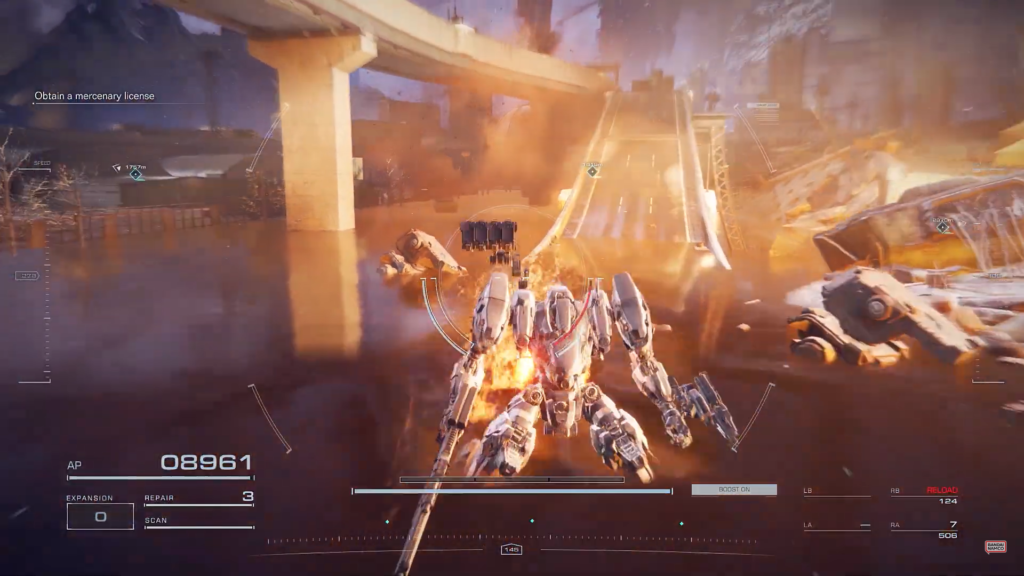The image size is (1024, 576).
Task: Click the compass heading indicator showing 145
Action: point(512,549)
